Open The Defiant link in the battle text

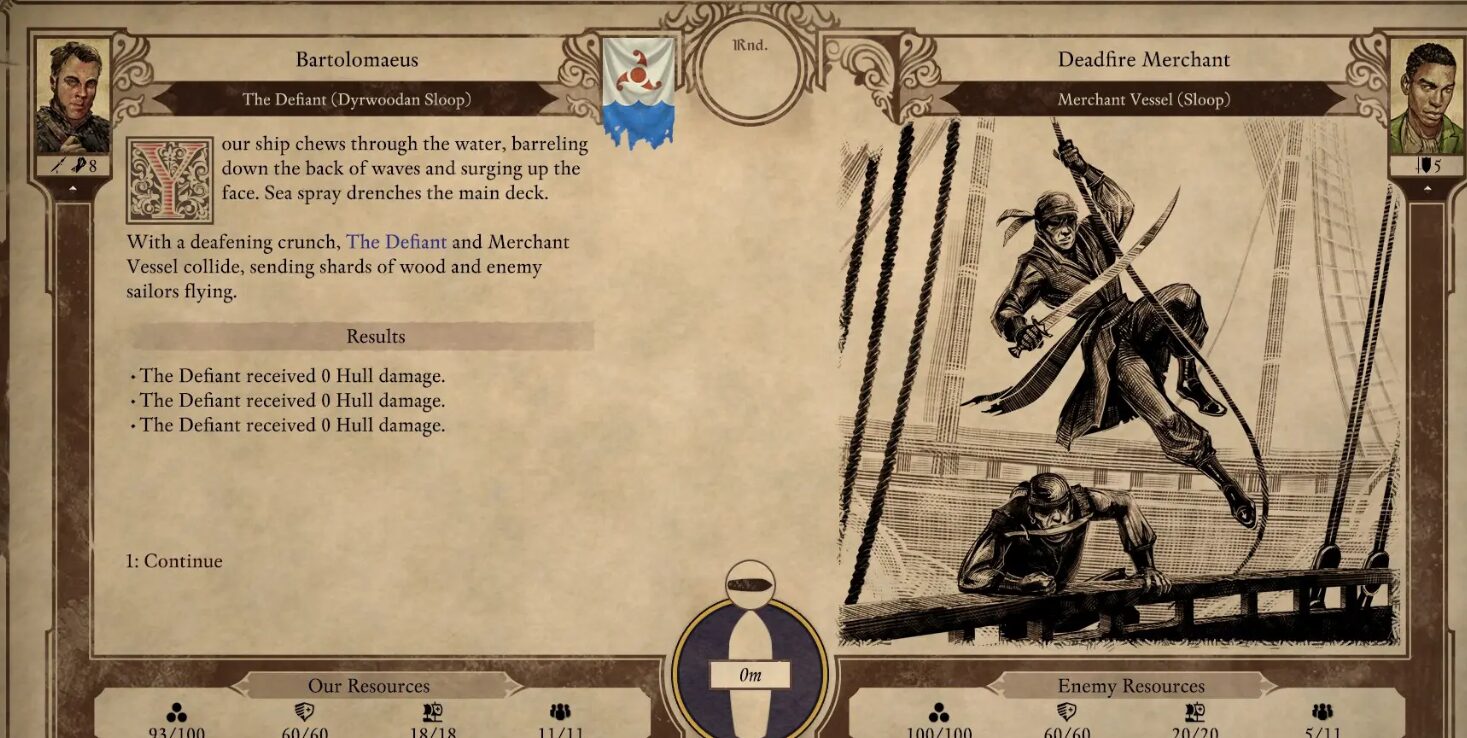tap(398, 242)
